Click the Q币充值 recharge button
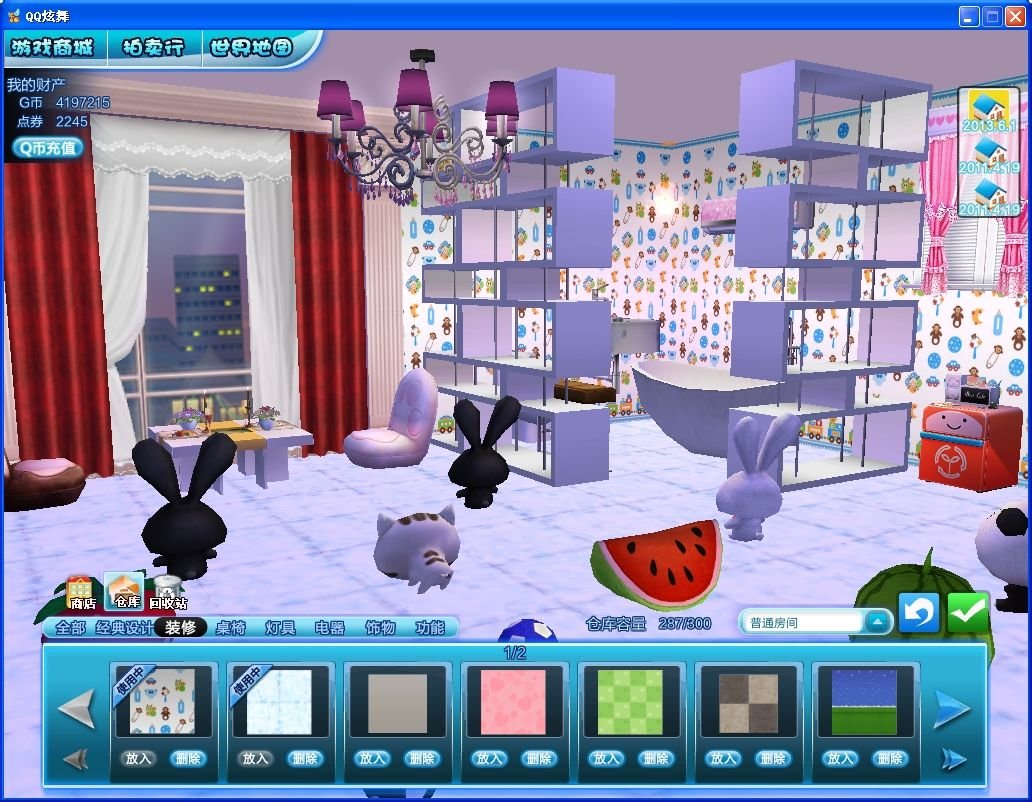The image size is (1032, 802). (x=47, y=147)
